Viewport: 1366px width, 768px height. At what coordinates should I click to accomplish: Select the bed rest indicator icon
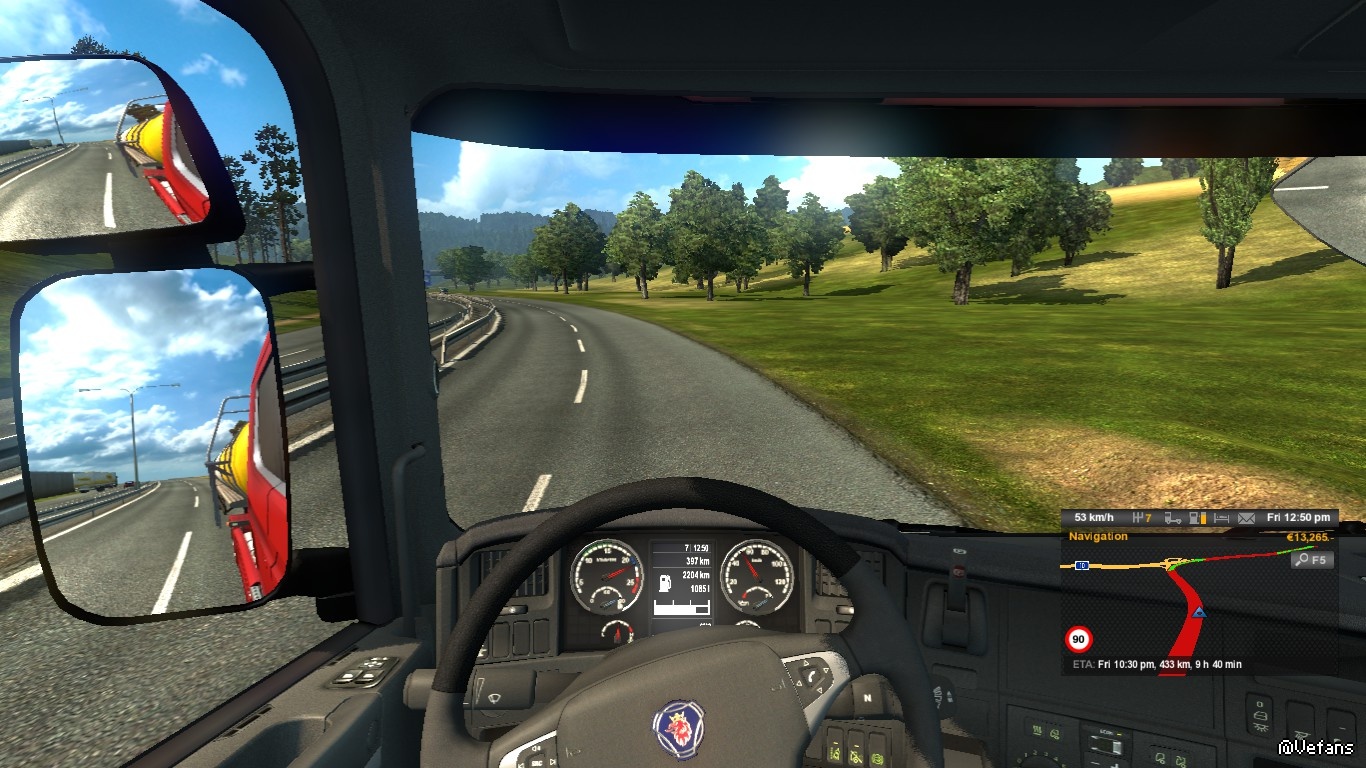click(1221, 518)
